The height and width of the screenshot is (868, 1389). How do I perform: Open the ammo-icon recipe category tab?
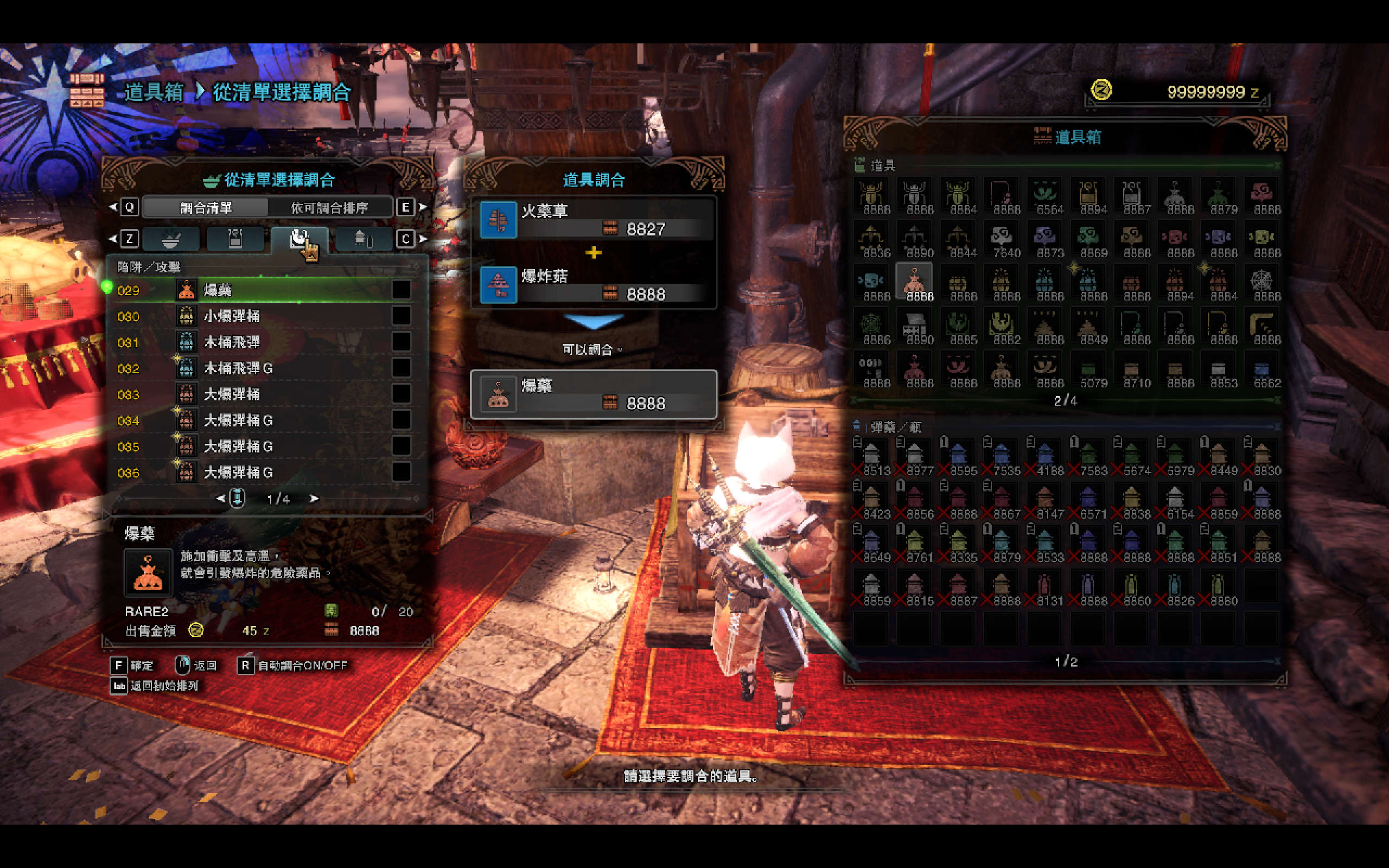pyautogui.click(x=364, y=239)
